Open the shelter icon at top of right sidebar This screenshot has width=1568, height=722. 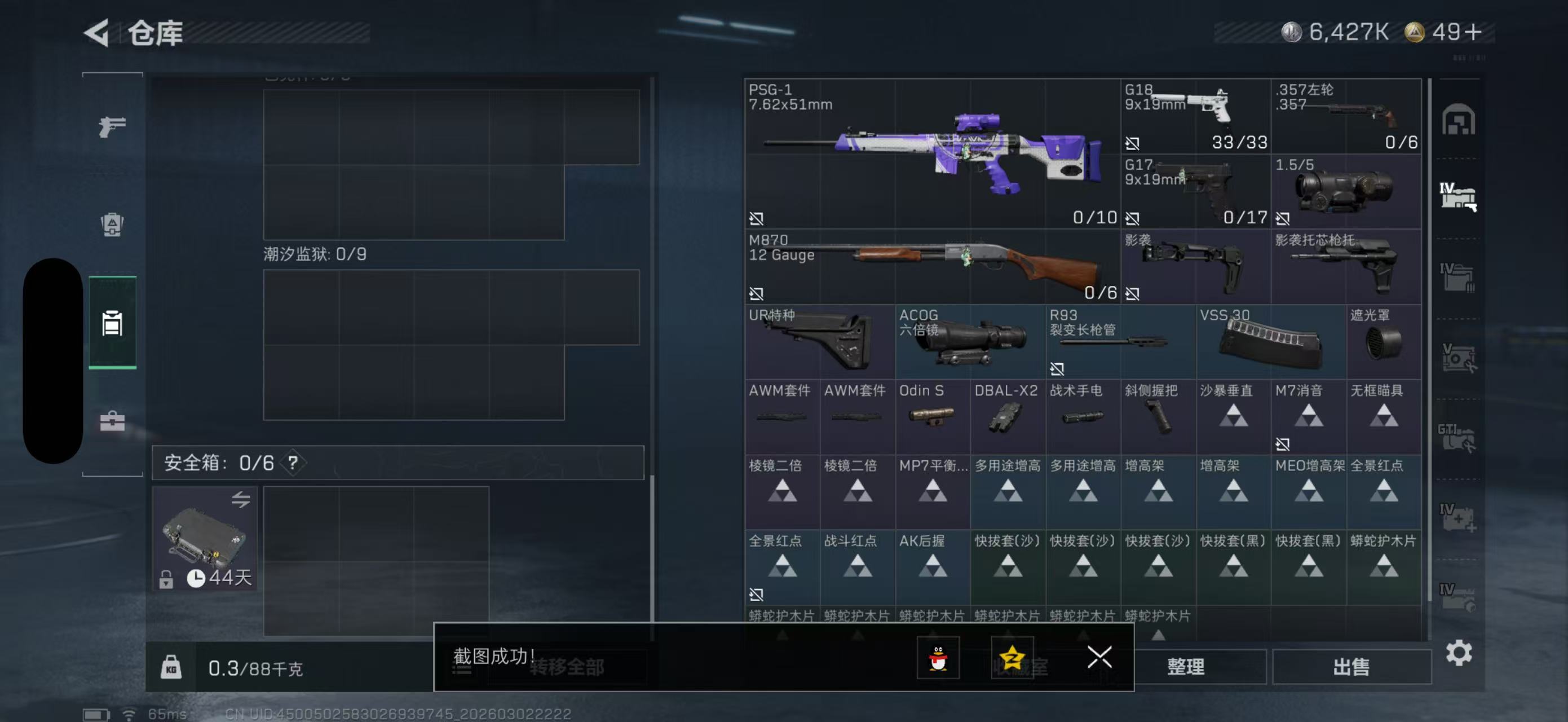click(x=1459, y=121)
